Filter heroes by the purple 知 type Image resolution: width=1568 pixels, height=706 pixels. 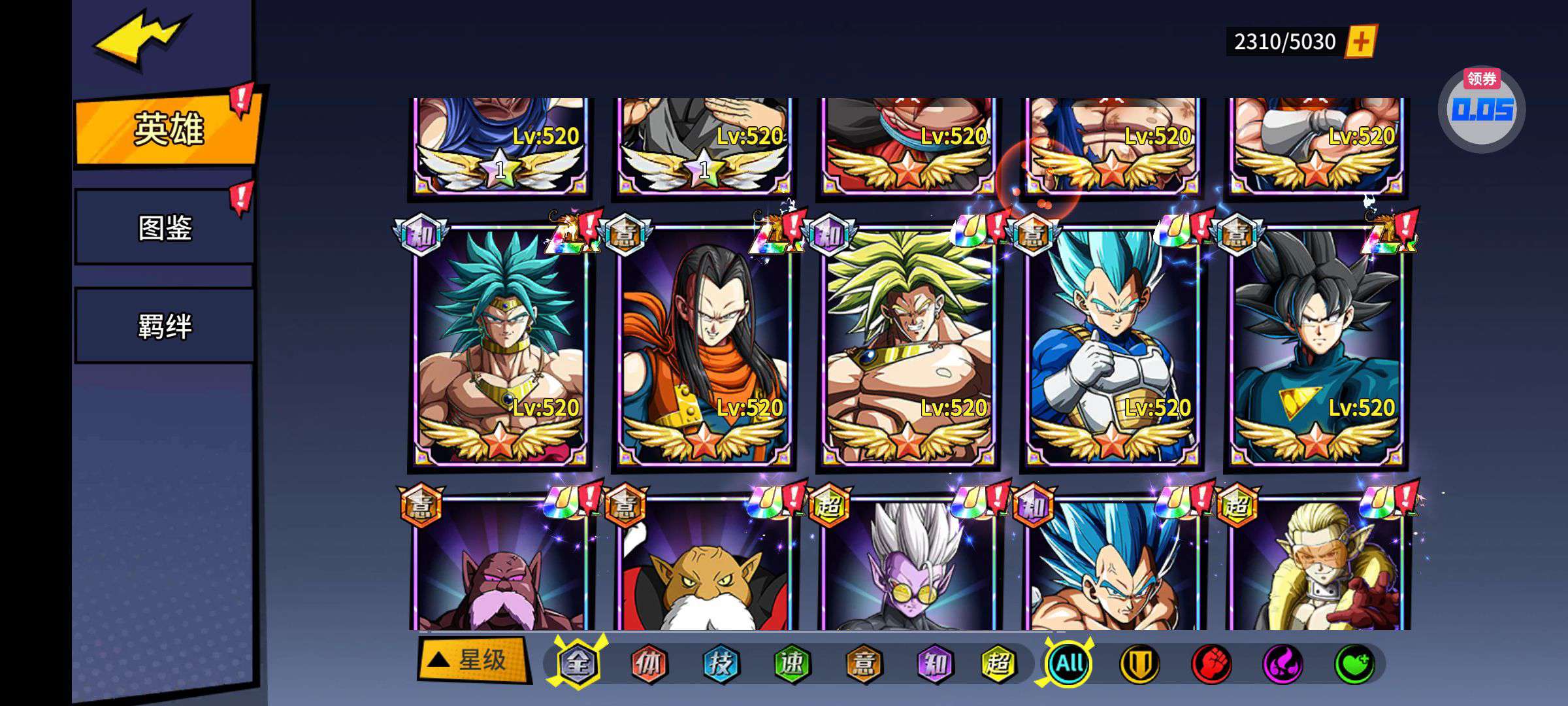click(934, 664)
